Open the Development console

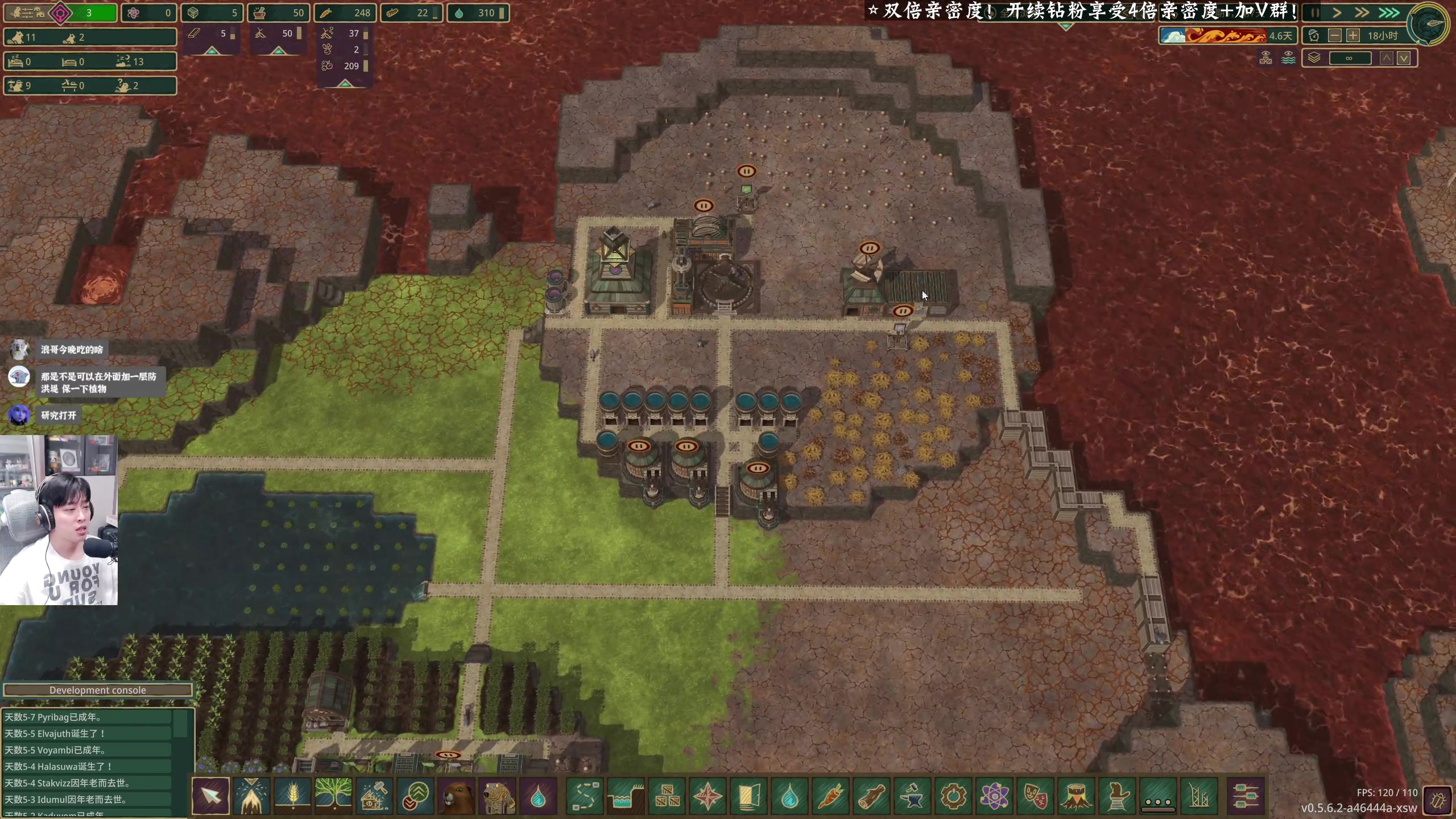click(97, 690)
